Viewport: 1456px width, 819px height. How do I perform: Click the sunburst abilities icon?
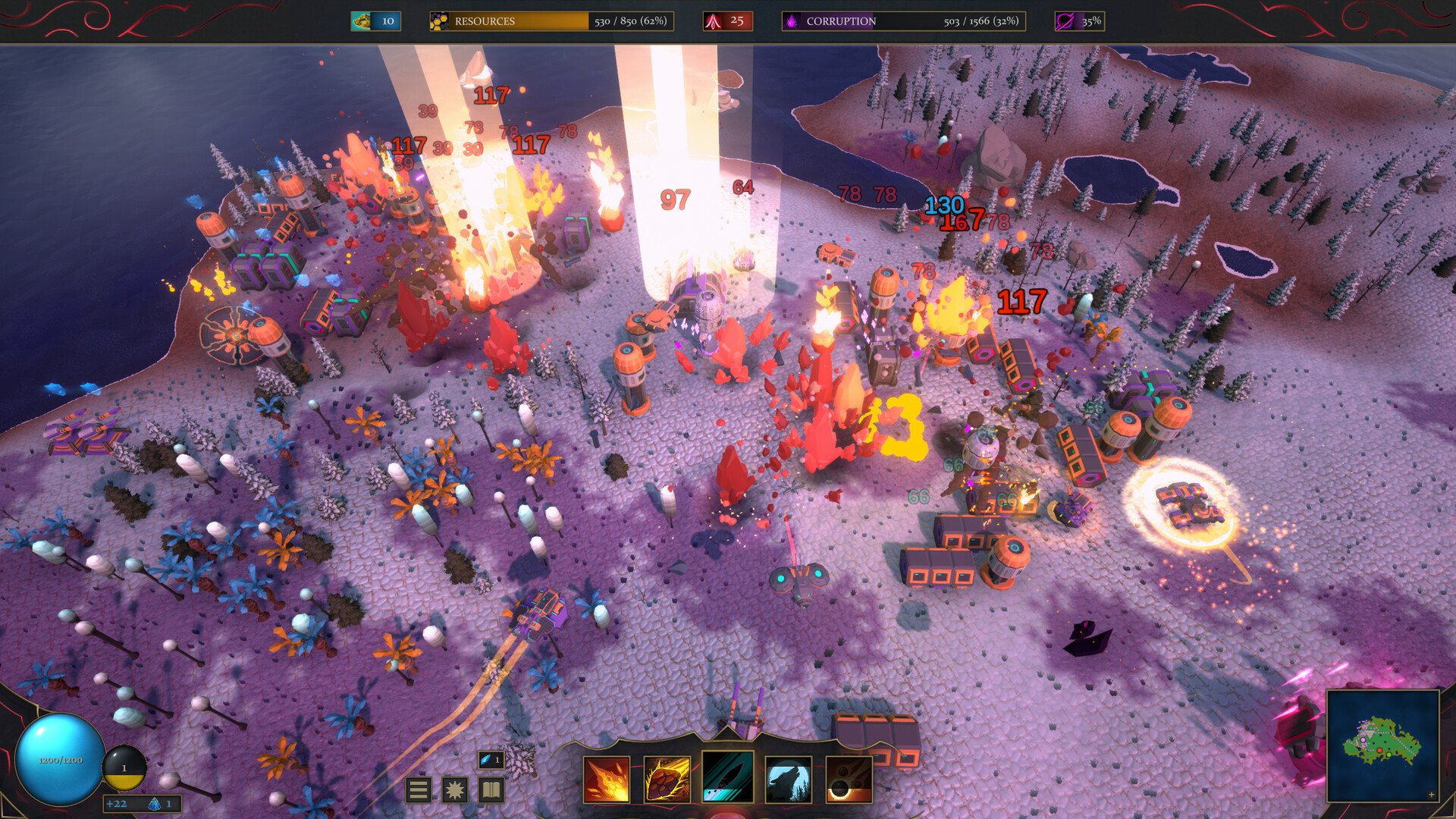tap(453, 791)
